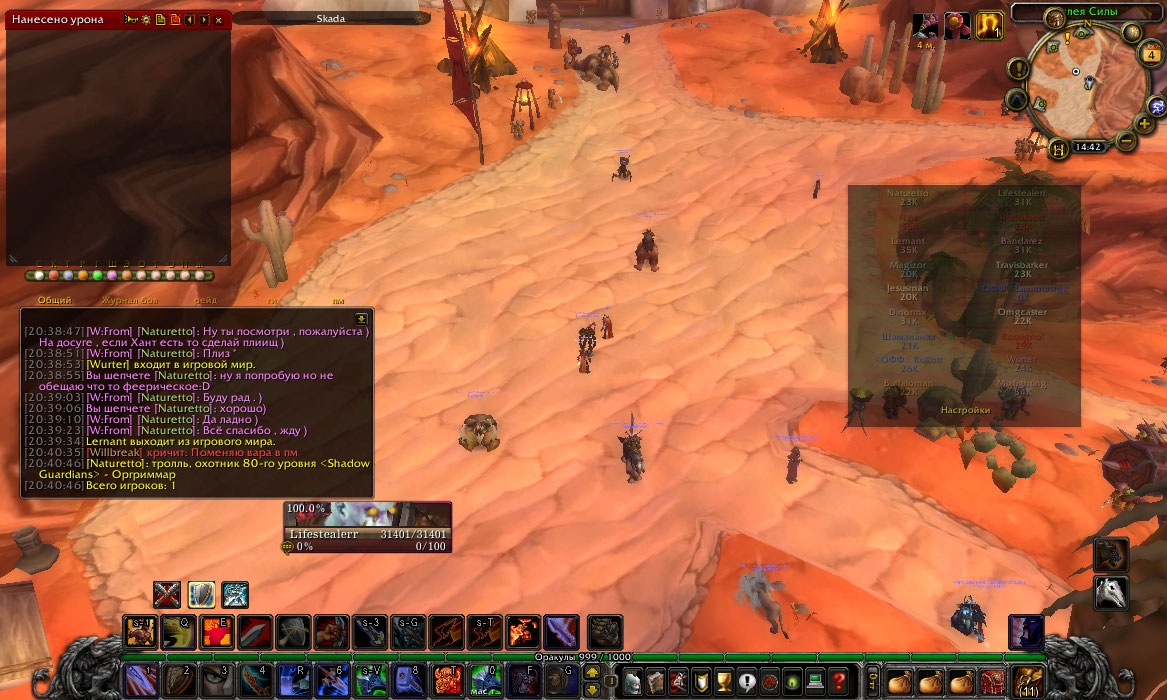Zoom in the minimap with the plus button
This screenshot has width=1167, height=700.
[x=1144, y=125]
